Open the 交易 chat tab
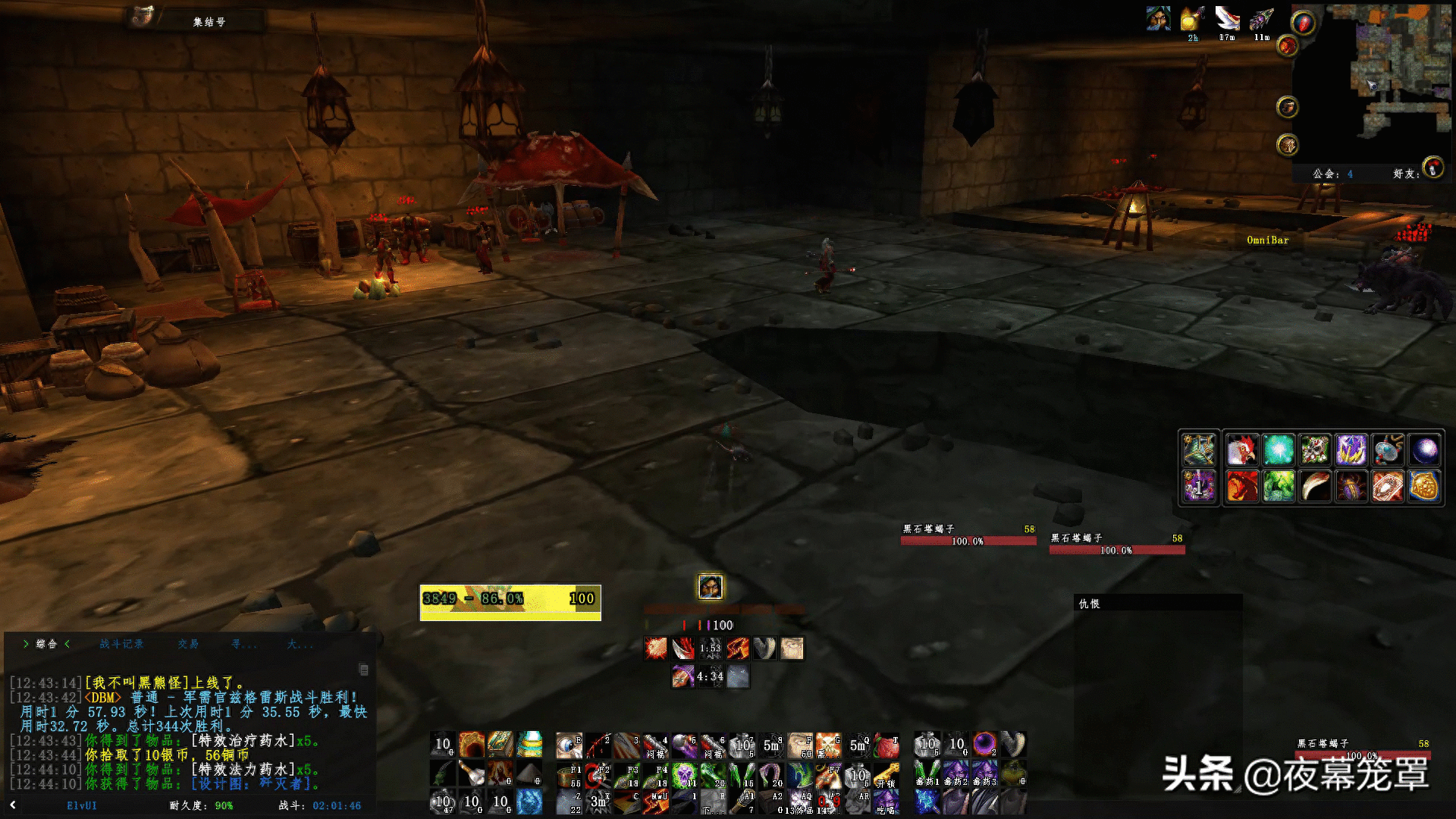 (x=188, y=644)
